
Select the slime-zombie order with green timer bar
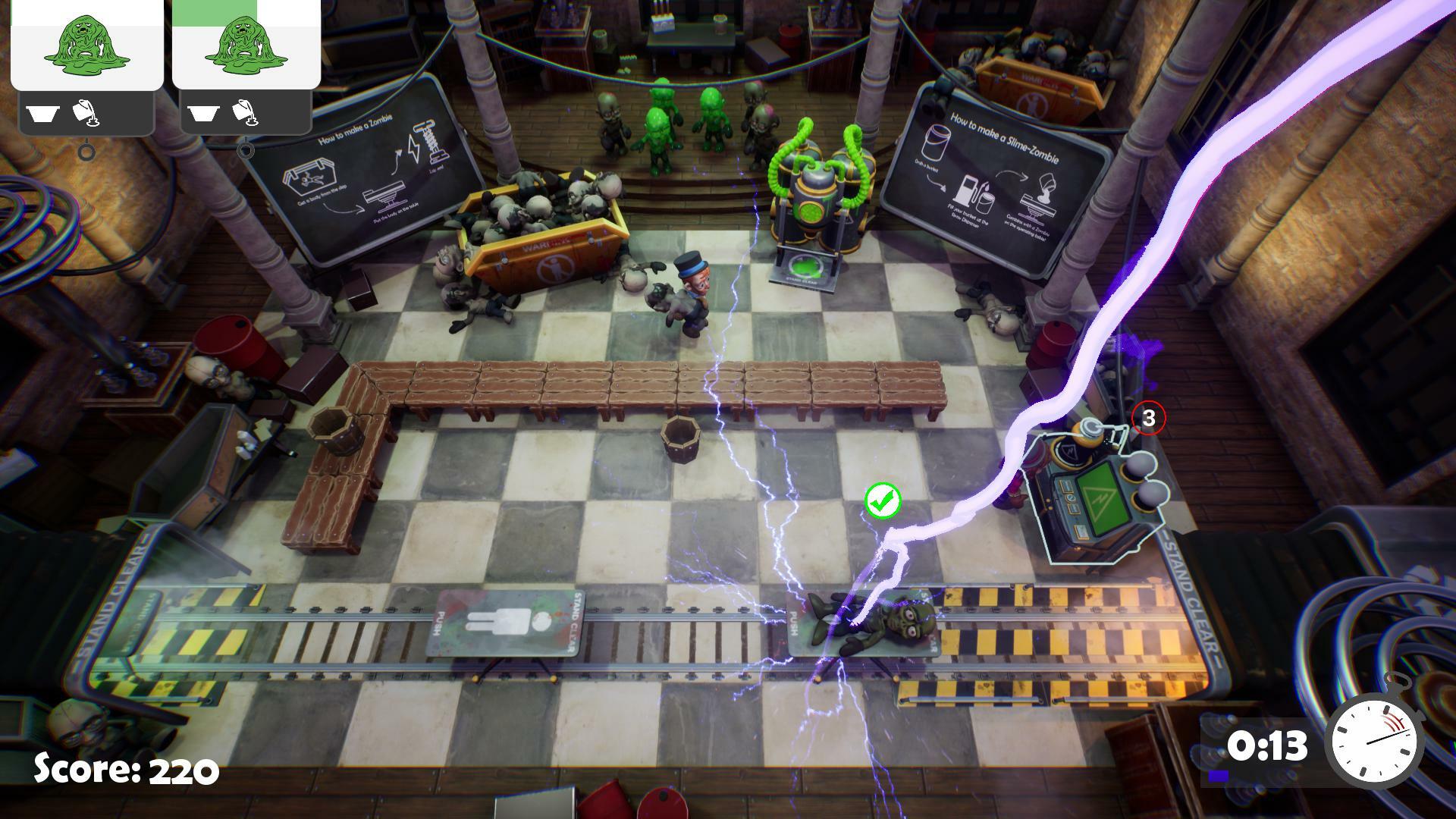tap(246, 45)
